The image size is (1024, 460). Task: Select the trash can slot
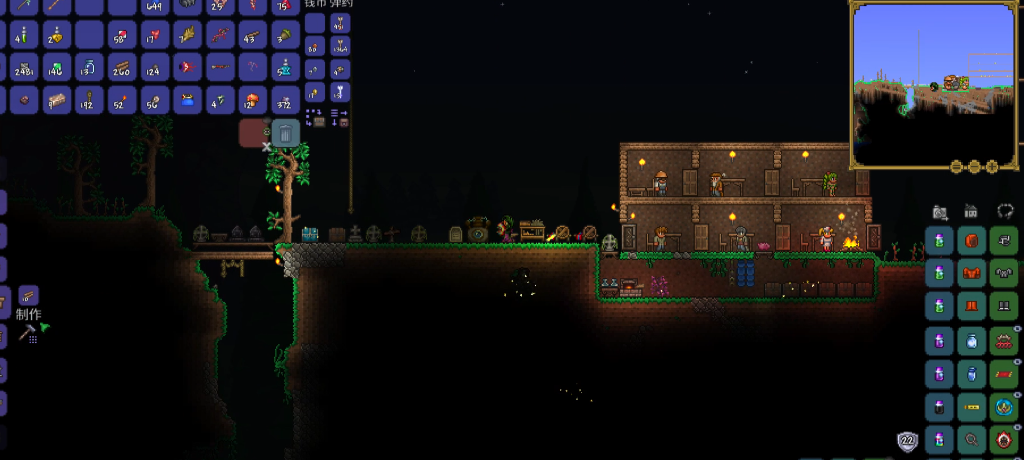point(285,133)
